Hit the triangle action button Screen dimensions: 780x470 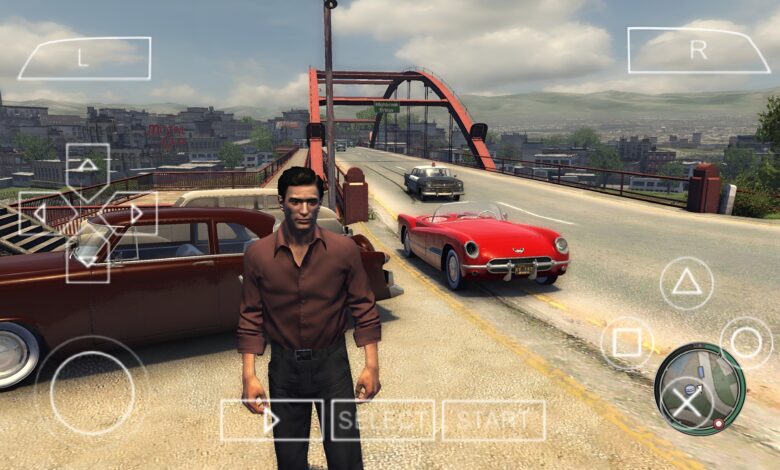coord(686,283)
